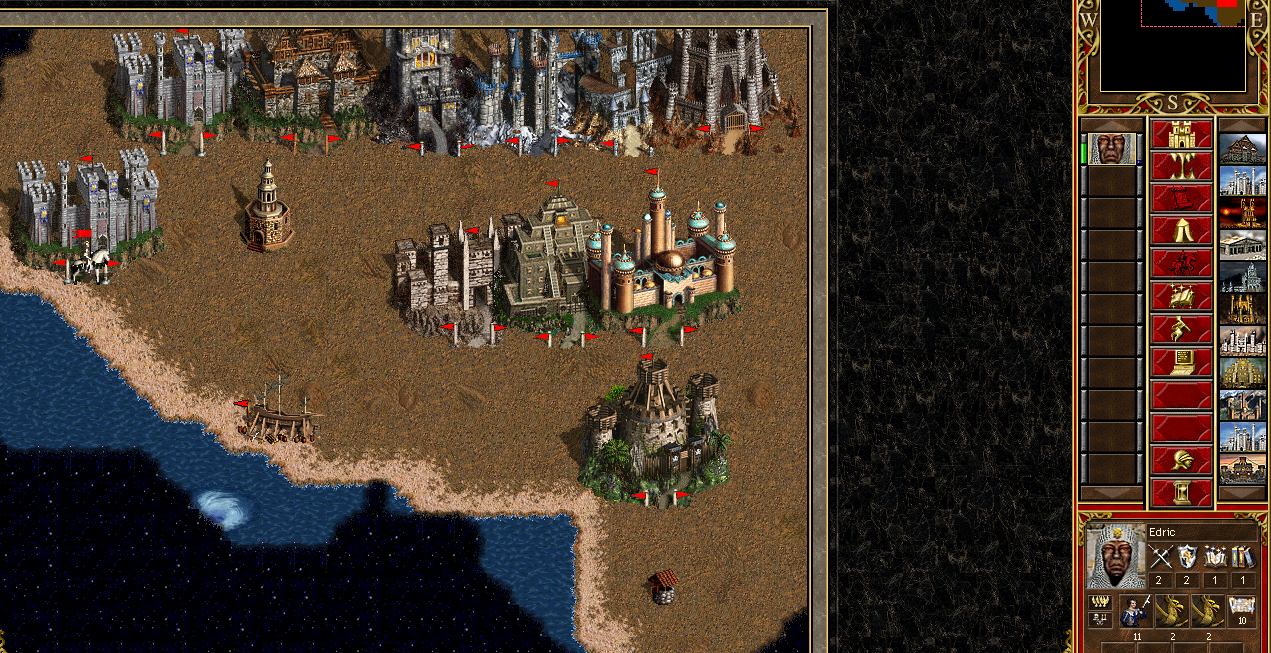1271x653 pixels.
Task: Move the hero using the horseman button
Action: 1181,265
